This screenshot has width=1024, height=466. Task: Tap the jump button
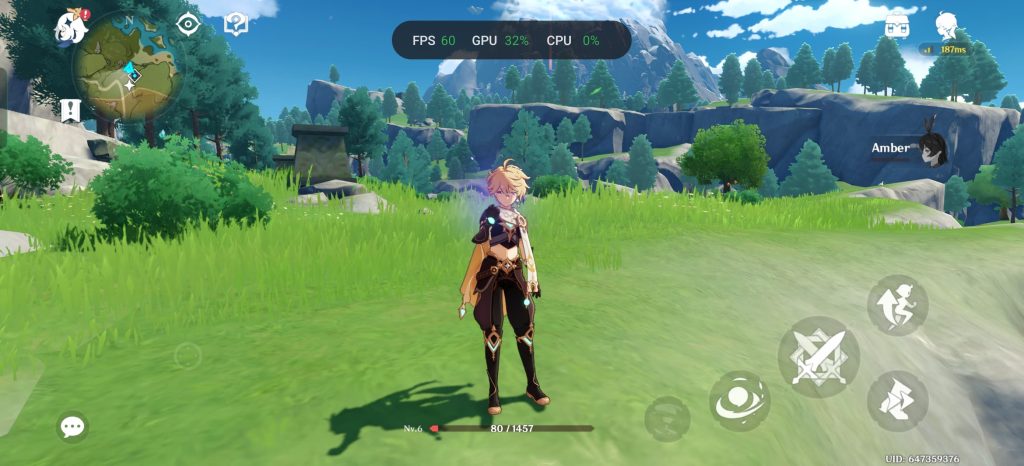click(897, 306)
